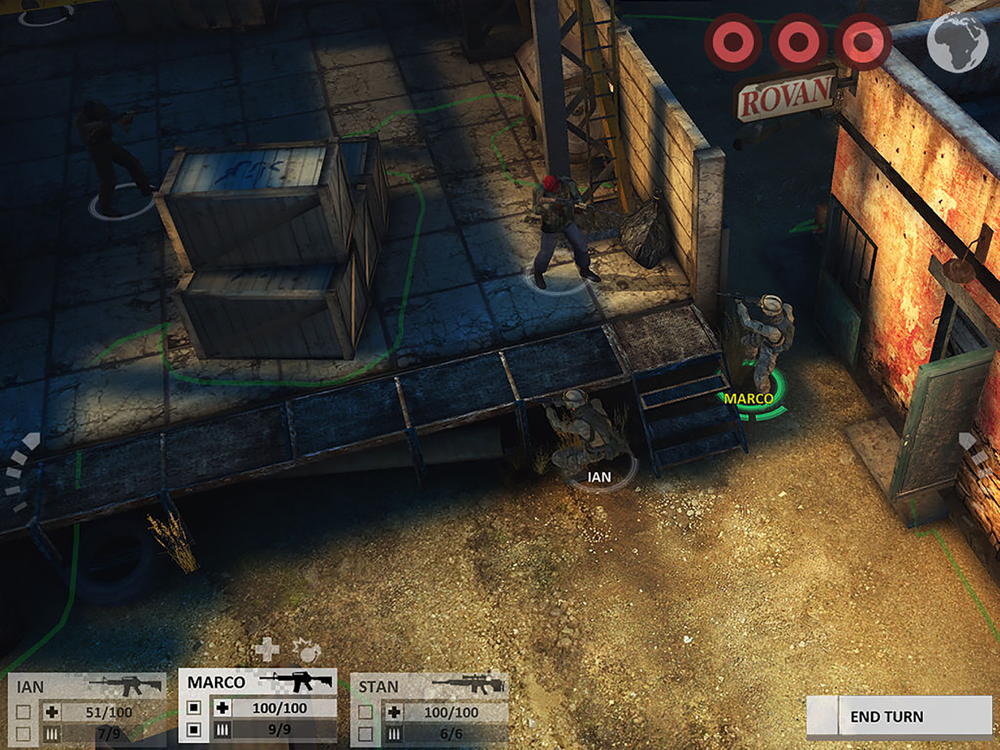Activate the grenade action icon
1000x750 pixels.
coord(306,648)
